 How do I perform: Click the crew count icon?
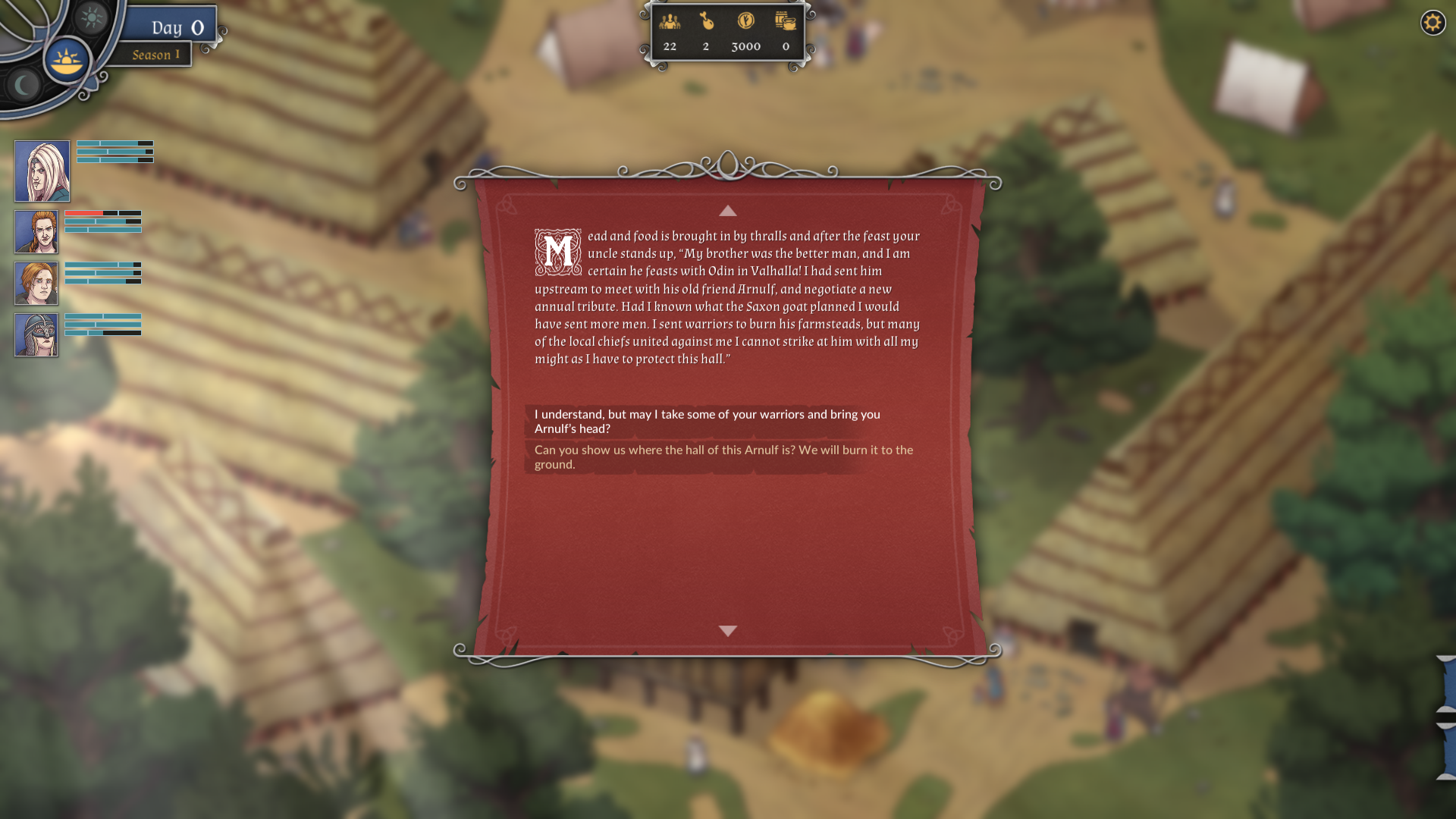click(670, 21)
